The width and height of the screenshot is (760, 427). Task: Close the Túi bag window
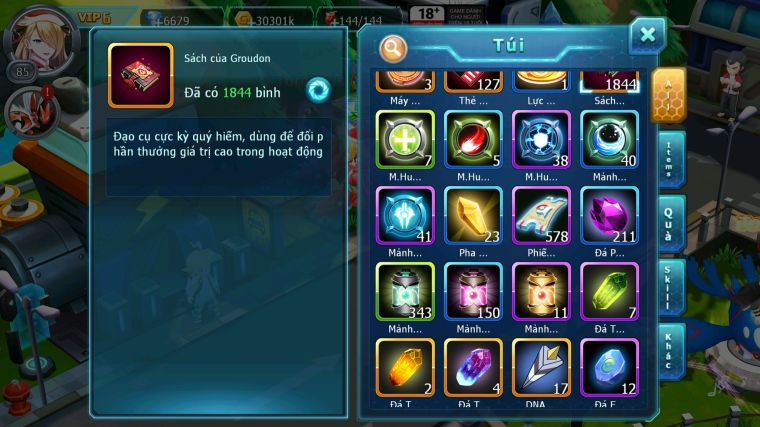tap(647, 36)
